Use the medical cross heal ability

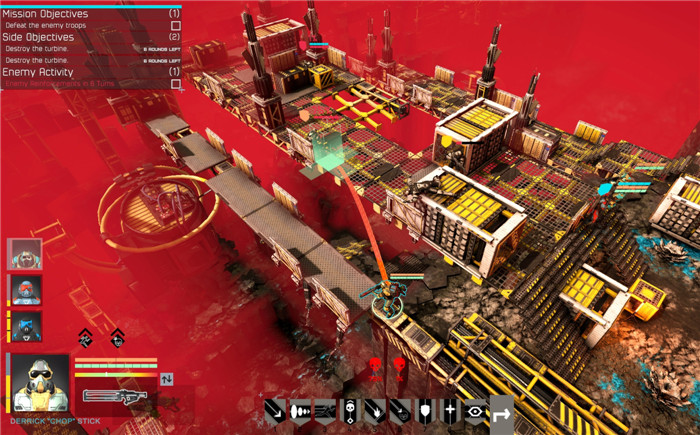[451, 410]
